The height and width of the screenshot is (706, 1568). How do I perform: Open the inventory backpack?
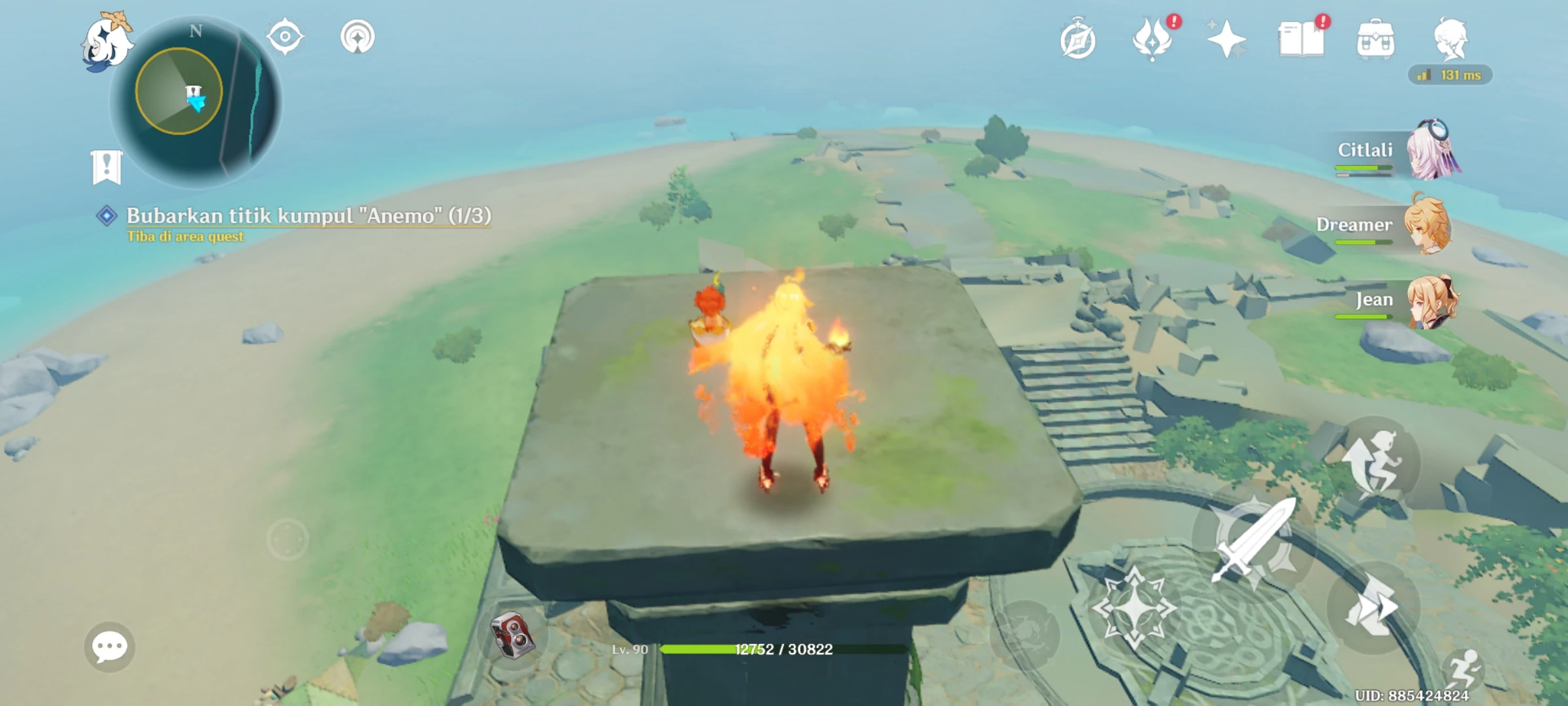click(x=1377, y=41)
